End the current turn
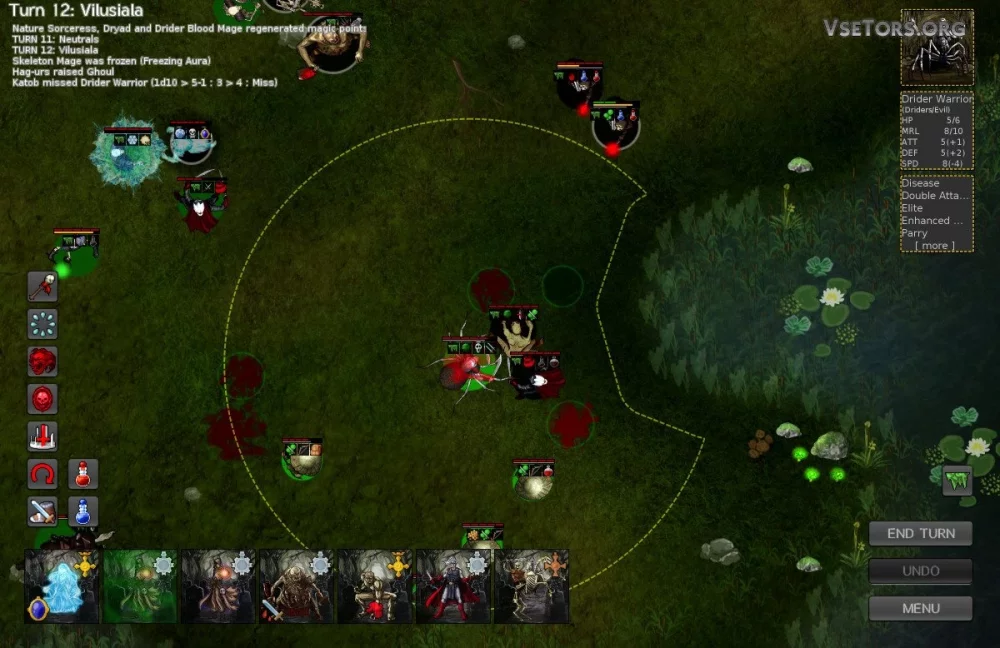 coord(920,533)
